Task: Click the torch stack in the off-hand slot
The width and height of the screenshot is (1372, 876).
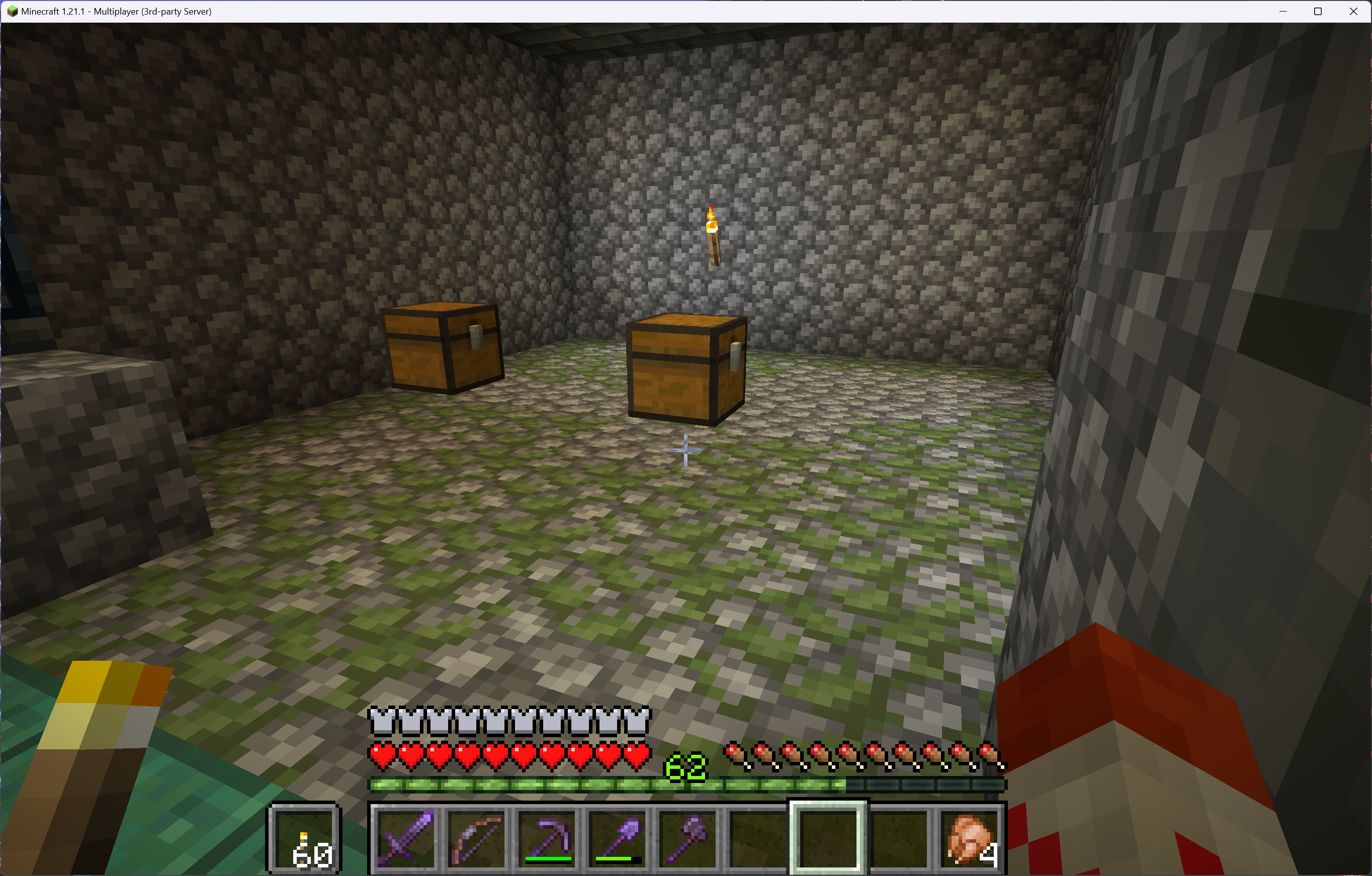Action: point(304,840)
